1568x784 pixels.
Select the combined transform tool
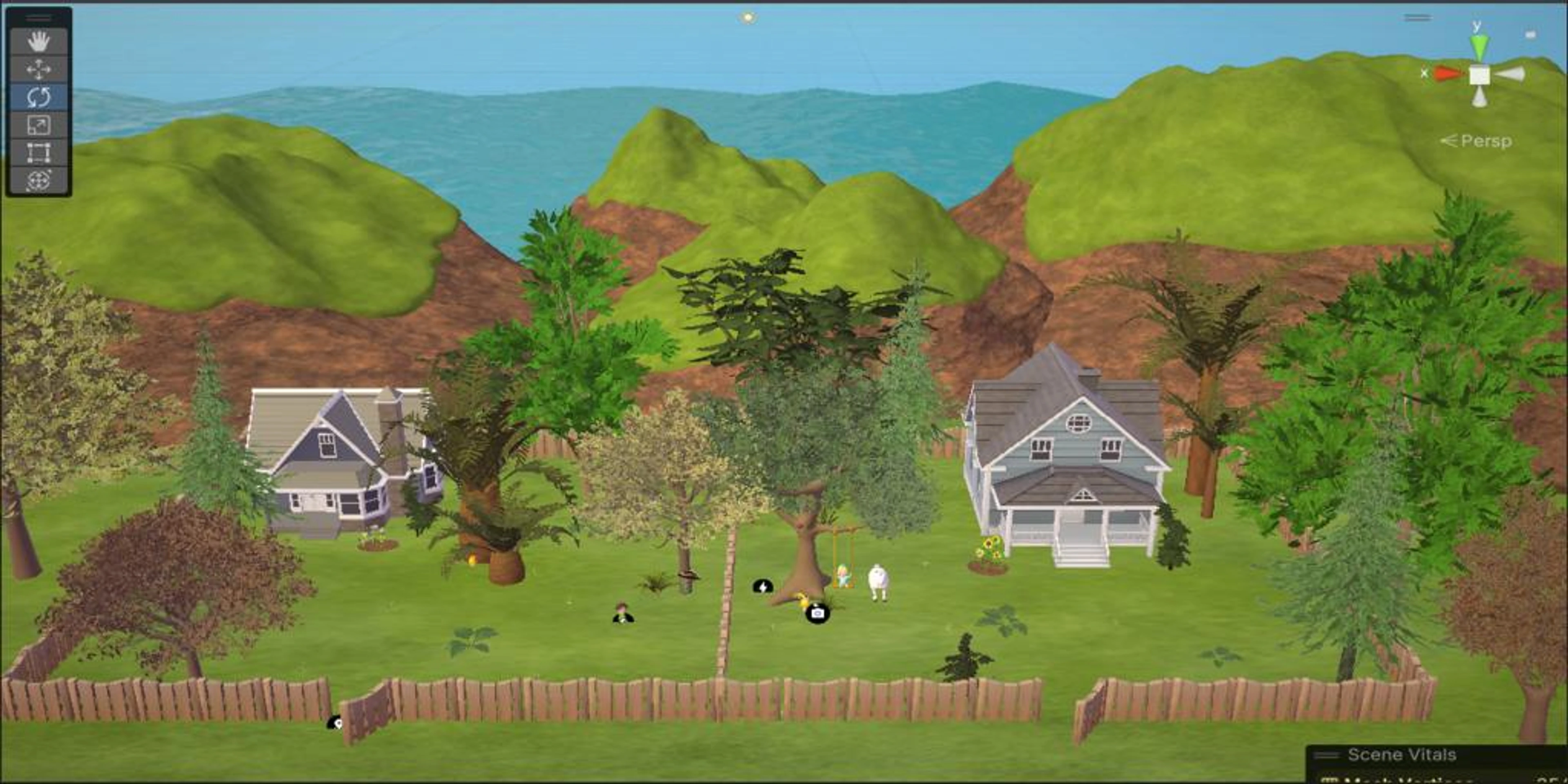(x=38, y=181)
